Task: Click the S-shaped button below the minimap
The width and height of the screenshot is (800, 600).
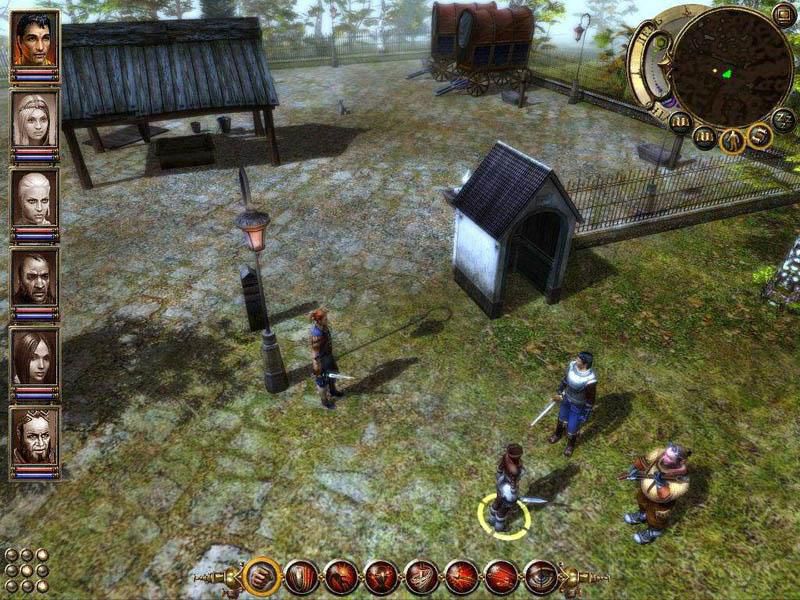Action: click(761, 134)
